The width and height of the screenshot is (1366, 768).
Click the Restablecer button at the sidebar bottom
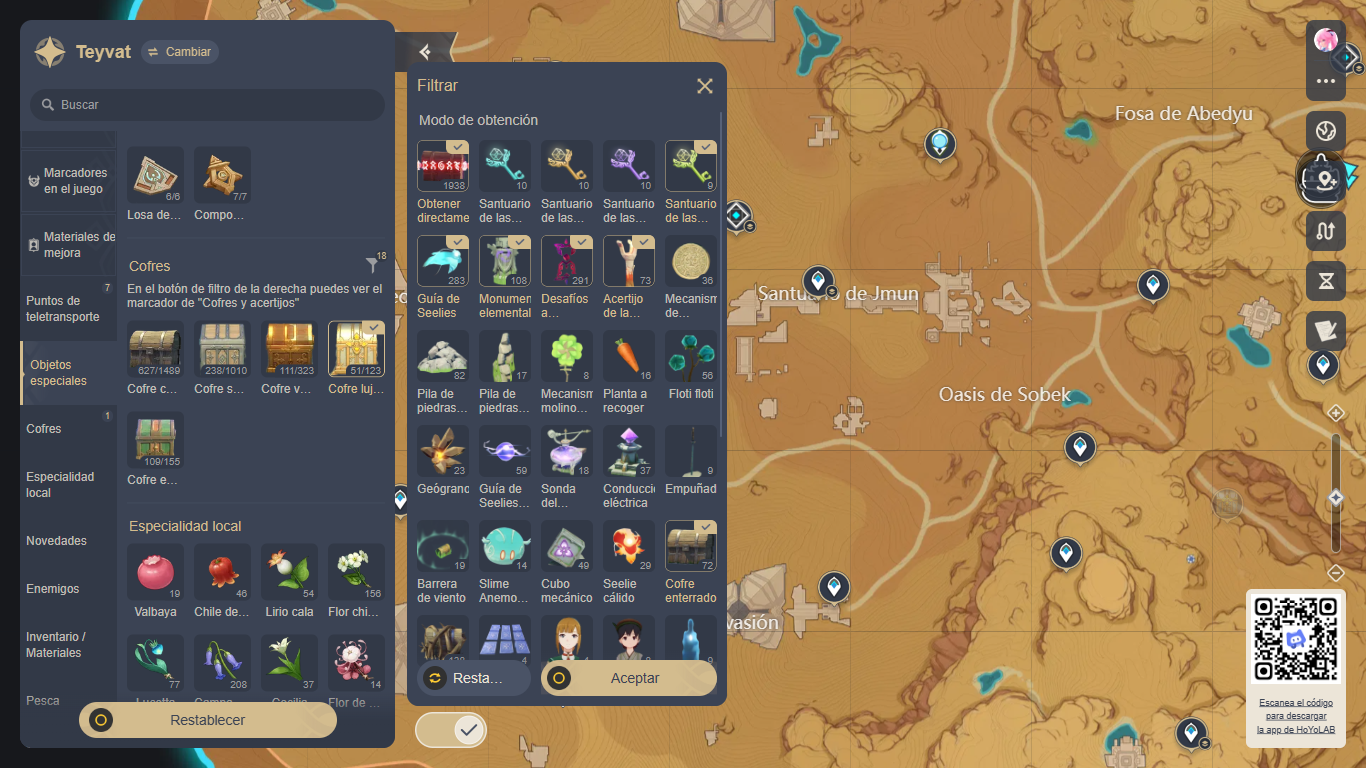coord(206,720)
